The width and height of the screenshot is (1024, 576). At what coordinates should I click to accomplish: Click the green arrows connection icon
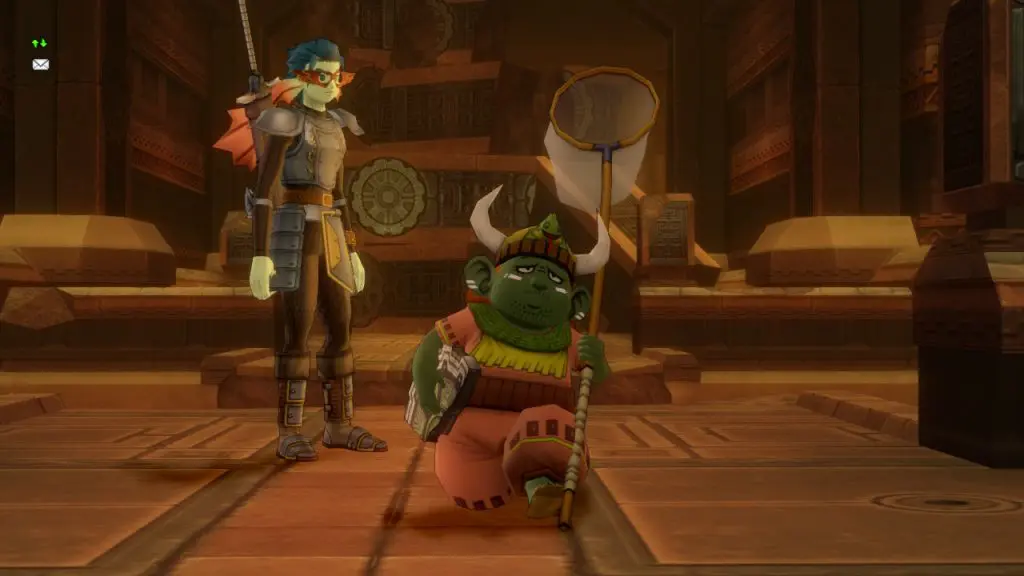[40, 44]
